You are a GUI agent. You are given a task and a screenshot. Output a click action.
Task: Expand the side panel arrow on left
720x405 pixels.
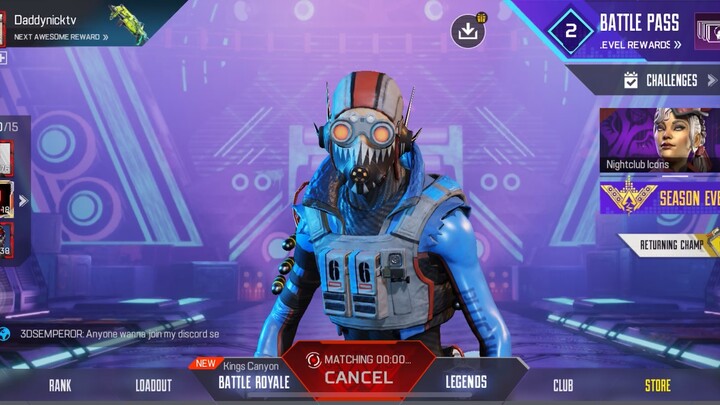pyautogui.click(x=23, y=200)
